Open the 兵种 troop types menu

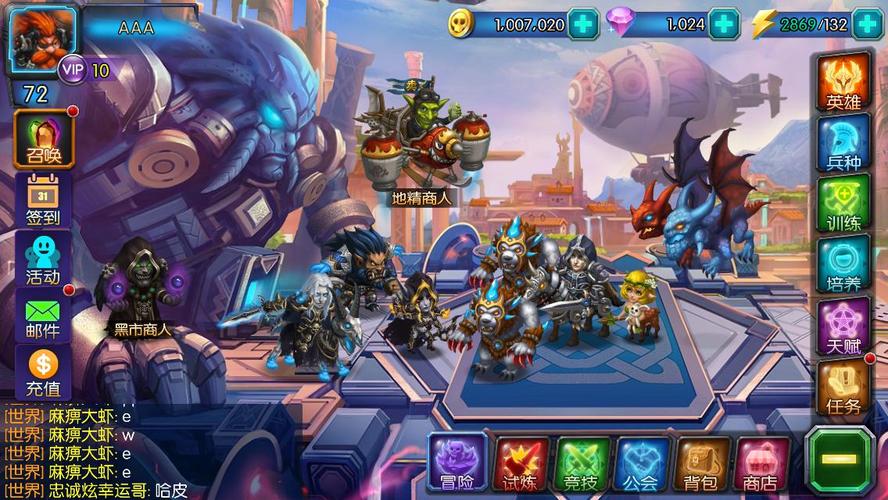tap(843, 143)
